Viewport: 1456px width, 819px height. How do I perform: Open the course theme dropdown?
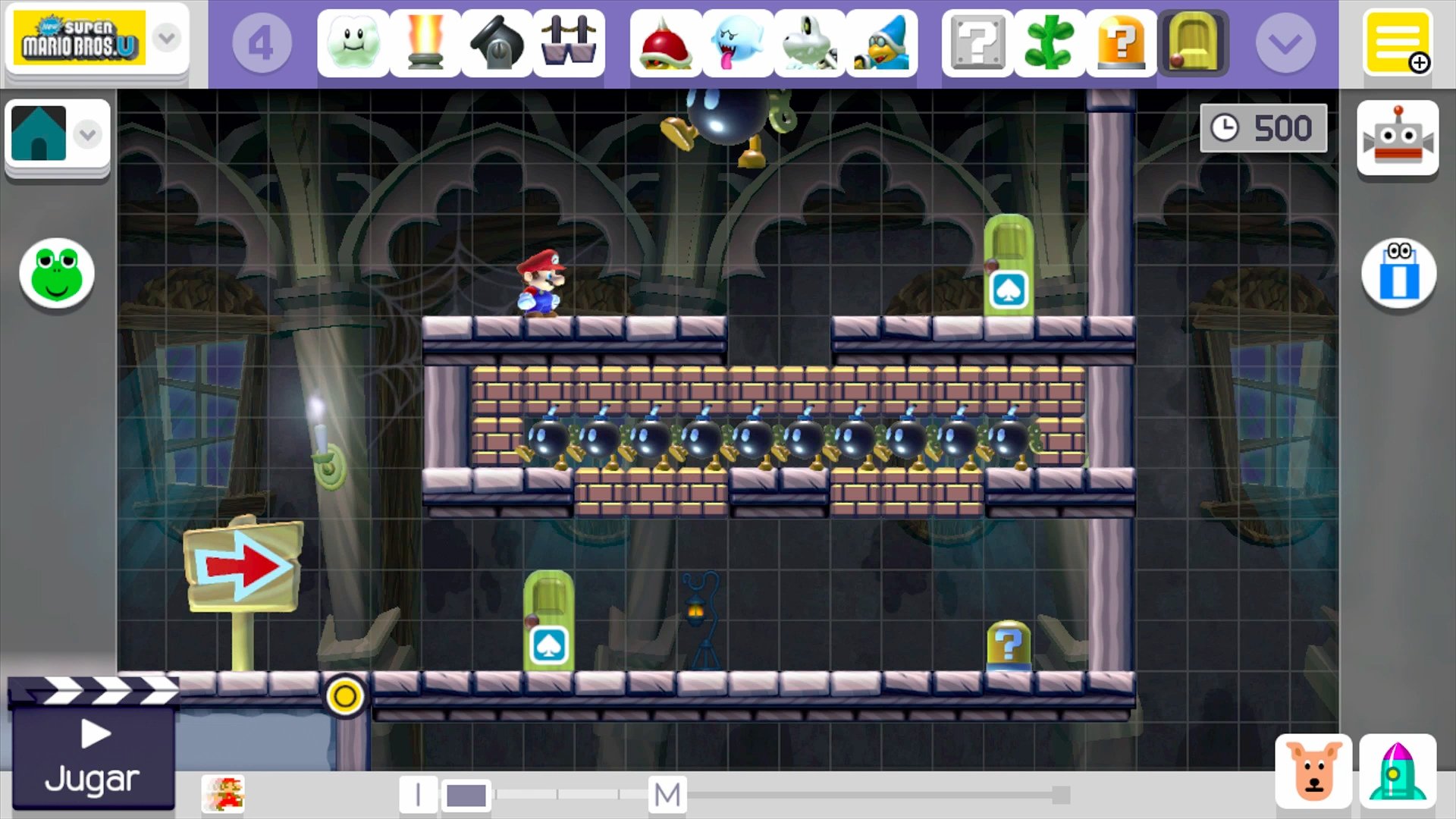point(88,134)
